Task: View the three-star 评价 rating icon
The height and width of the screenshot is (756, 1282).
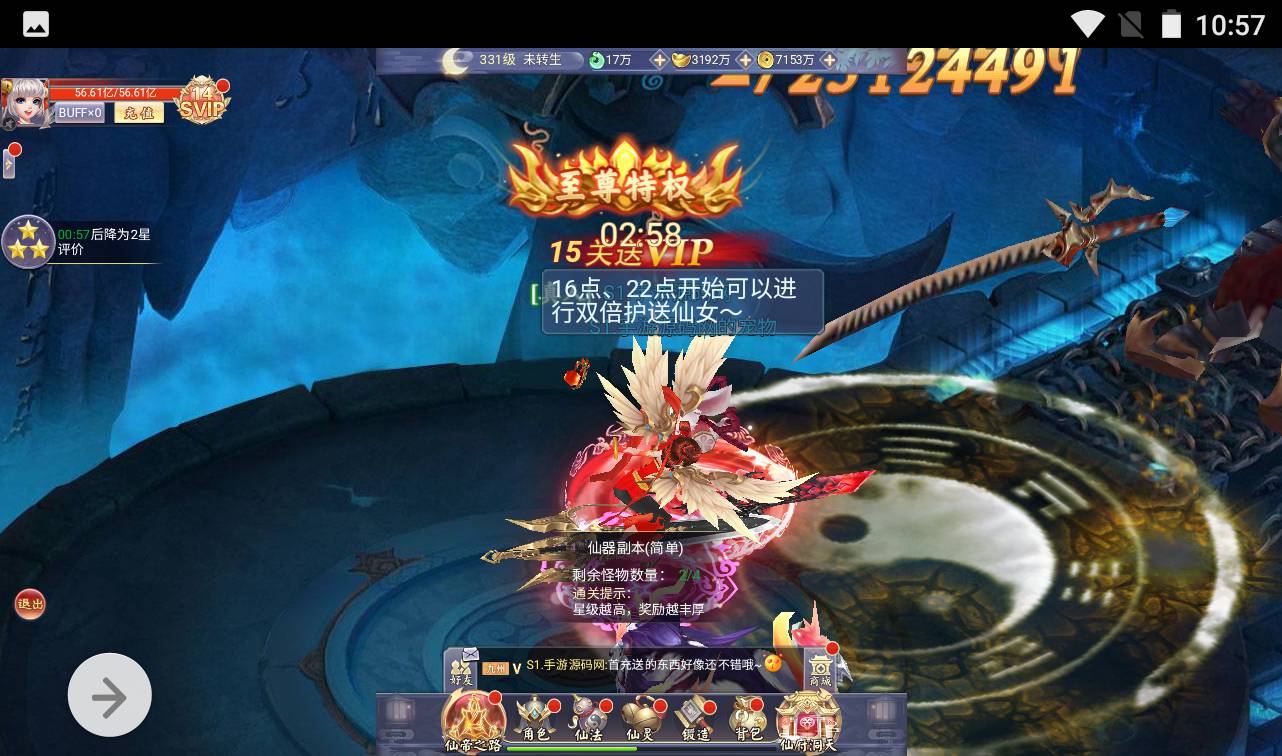Action: [x=28, y=241]
